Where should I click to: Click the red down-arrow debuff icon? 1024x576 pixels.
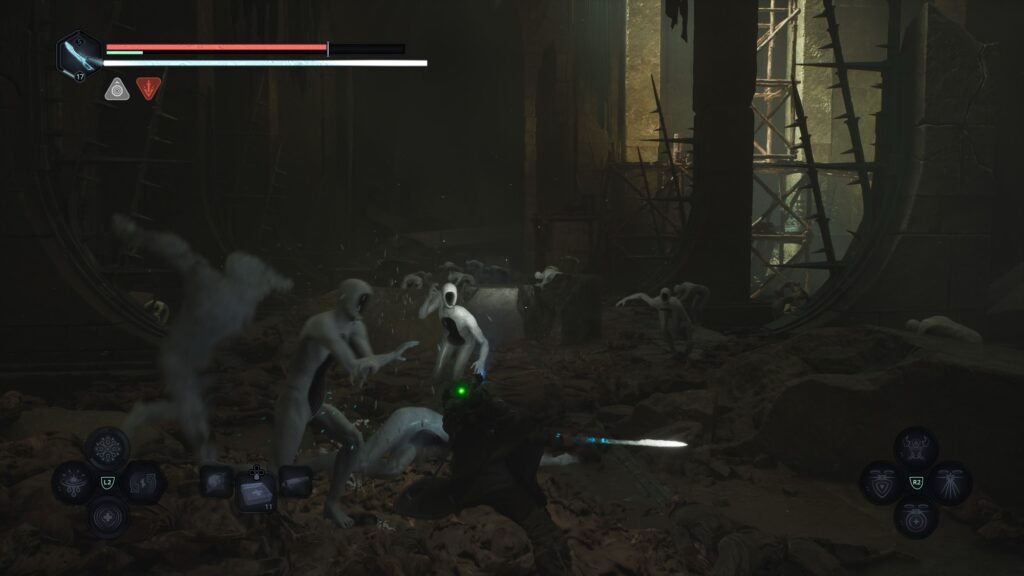coord(149,89)
